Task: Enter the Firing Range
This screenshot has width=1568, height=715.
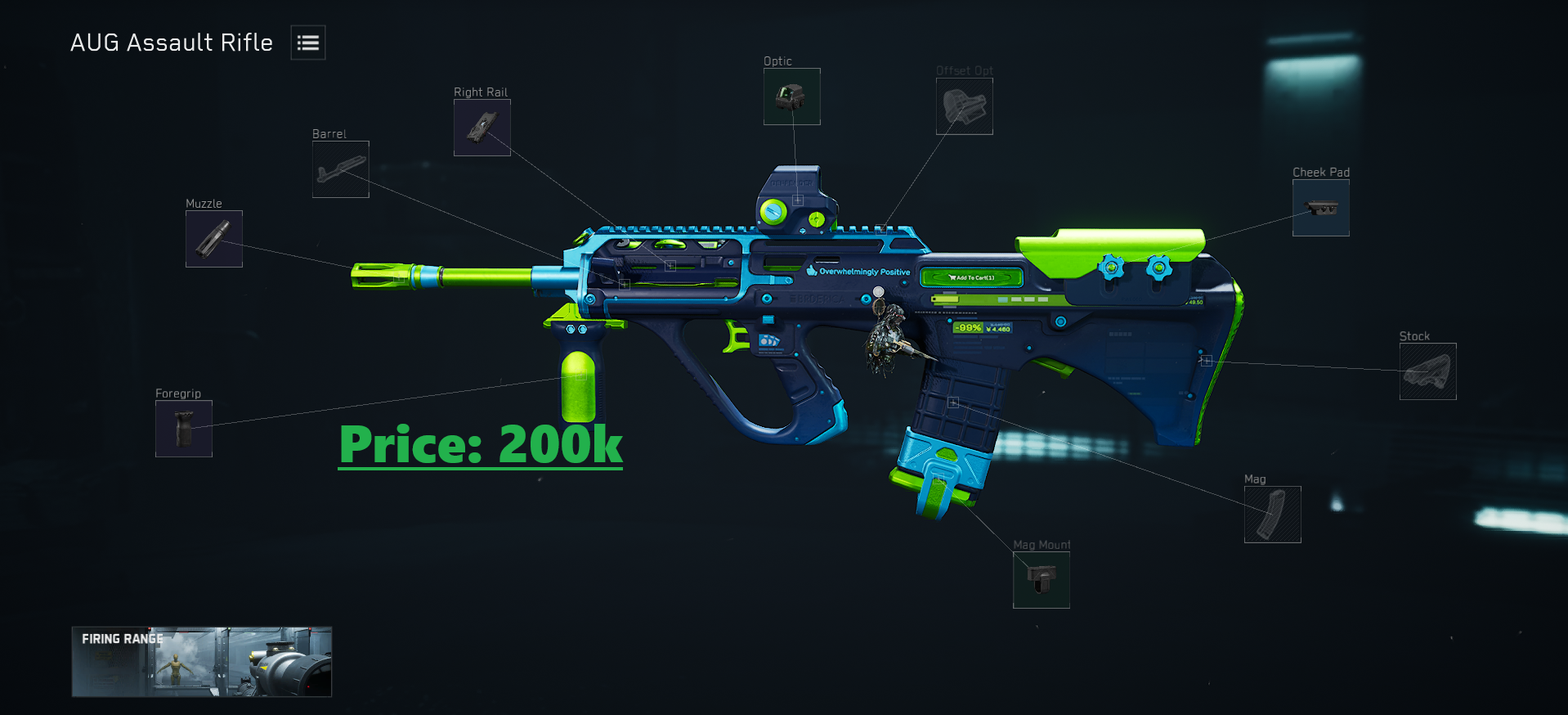Action: tap(202, 662)
